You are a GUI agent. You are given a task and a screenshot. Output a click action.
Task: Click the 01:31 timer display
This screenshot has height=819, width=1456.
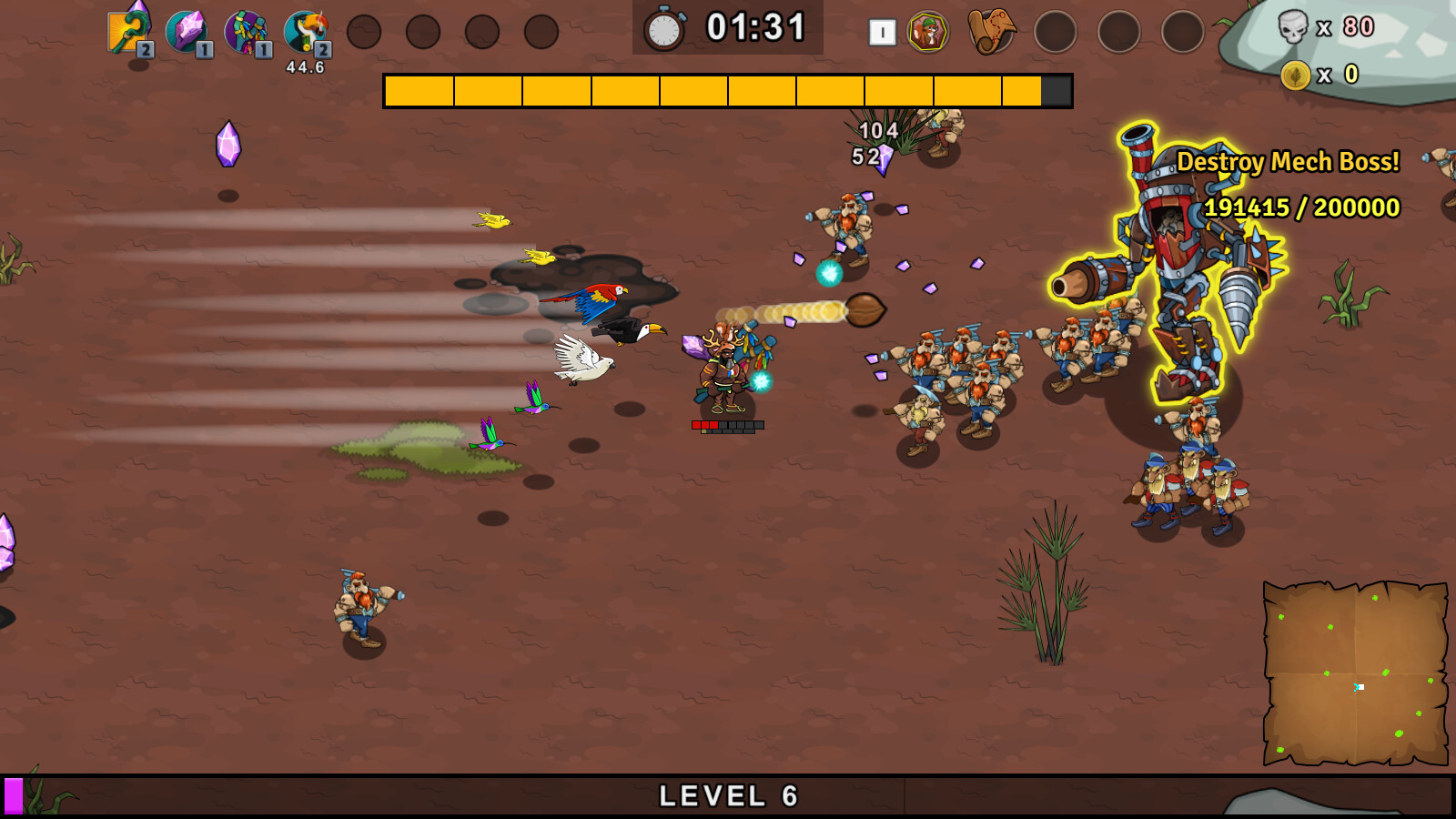click(x=757, y=27)
